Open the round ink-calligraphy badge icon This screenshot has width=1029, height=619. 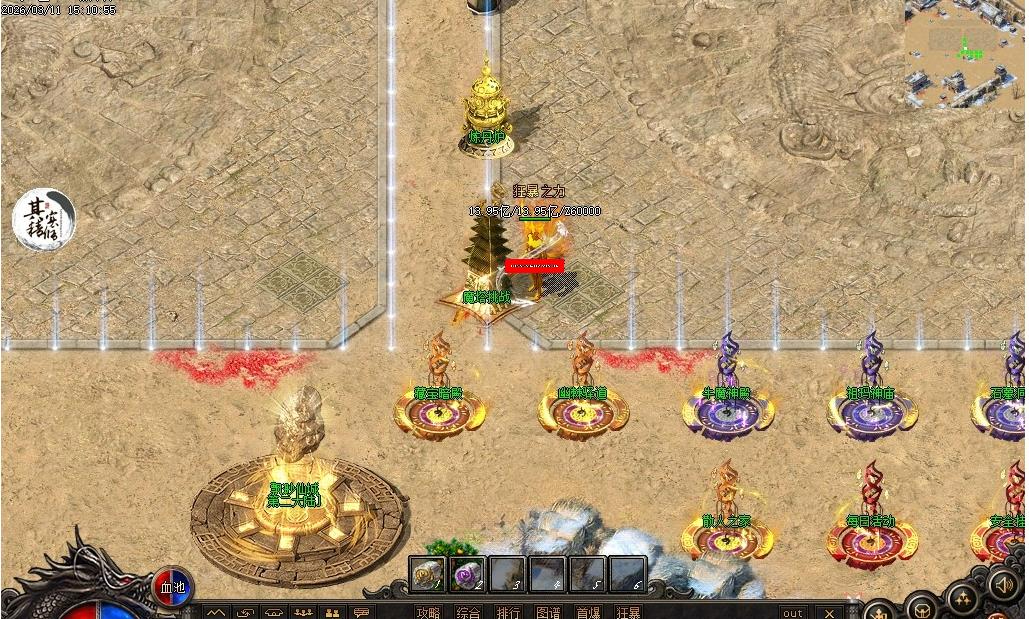(x=44, y=220)
